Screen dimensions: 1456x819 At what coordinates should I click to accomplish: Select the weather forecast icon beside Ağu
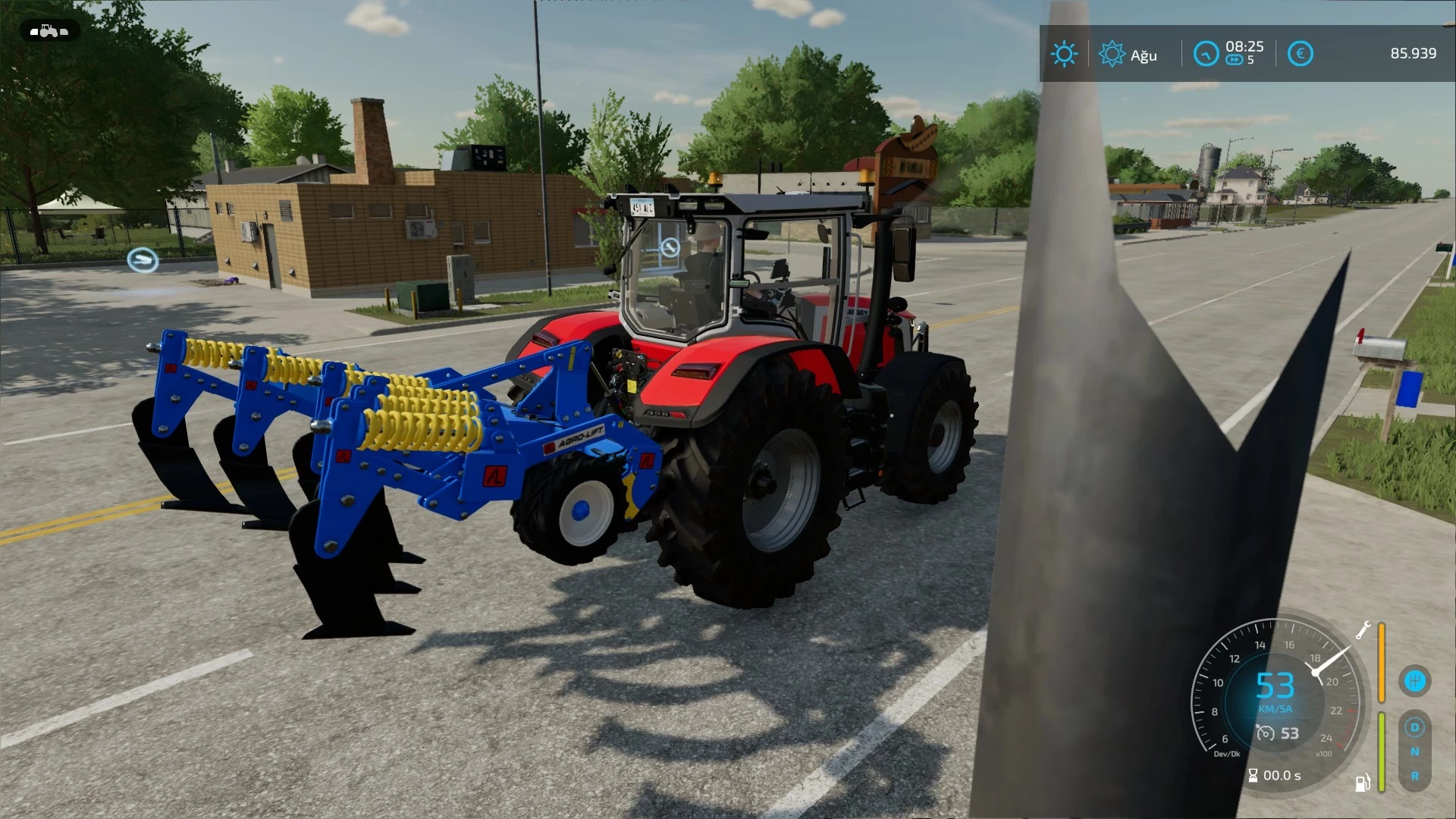click(1112, 53)
